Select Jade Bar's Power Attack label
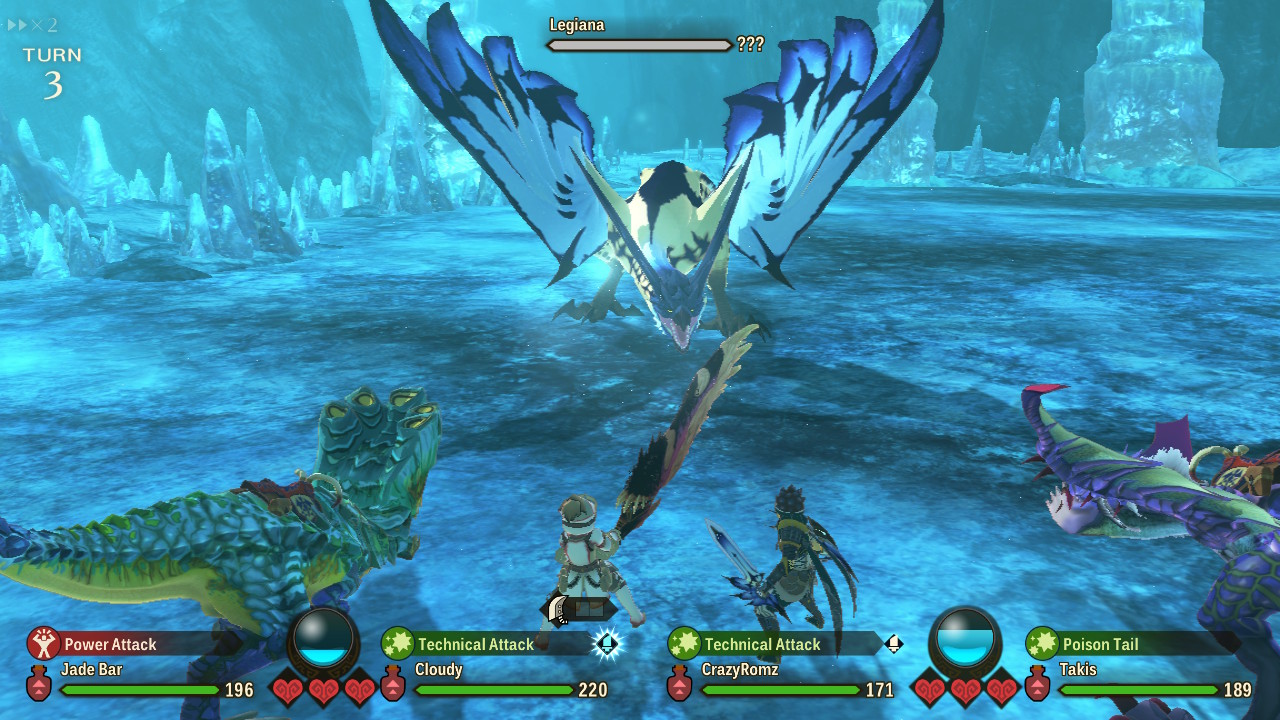This screenshot has width=1280, height=720. point(110,645)
